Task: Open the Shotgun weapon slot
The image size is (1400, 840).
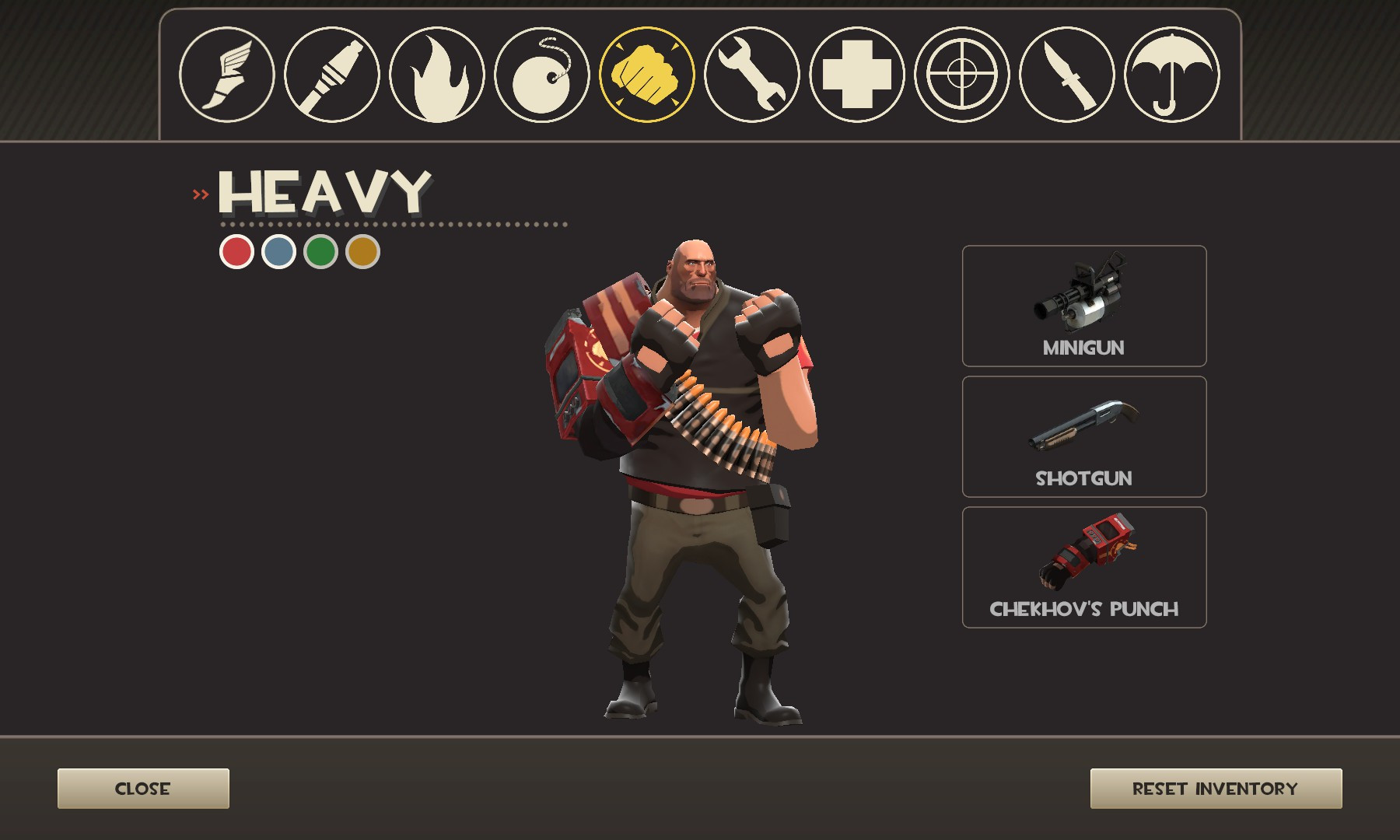Action: (1083, 436)
